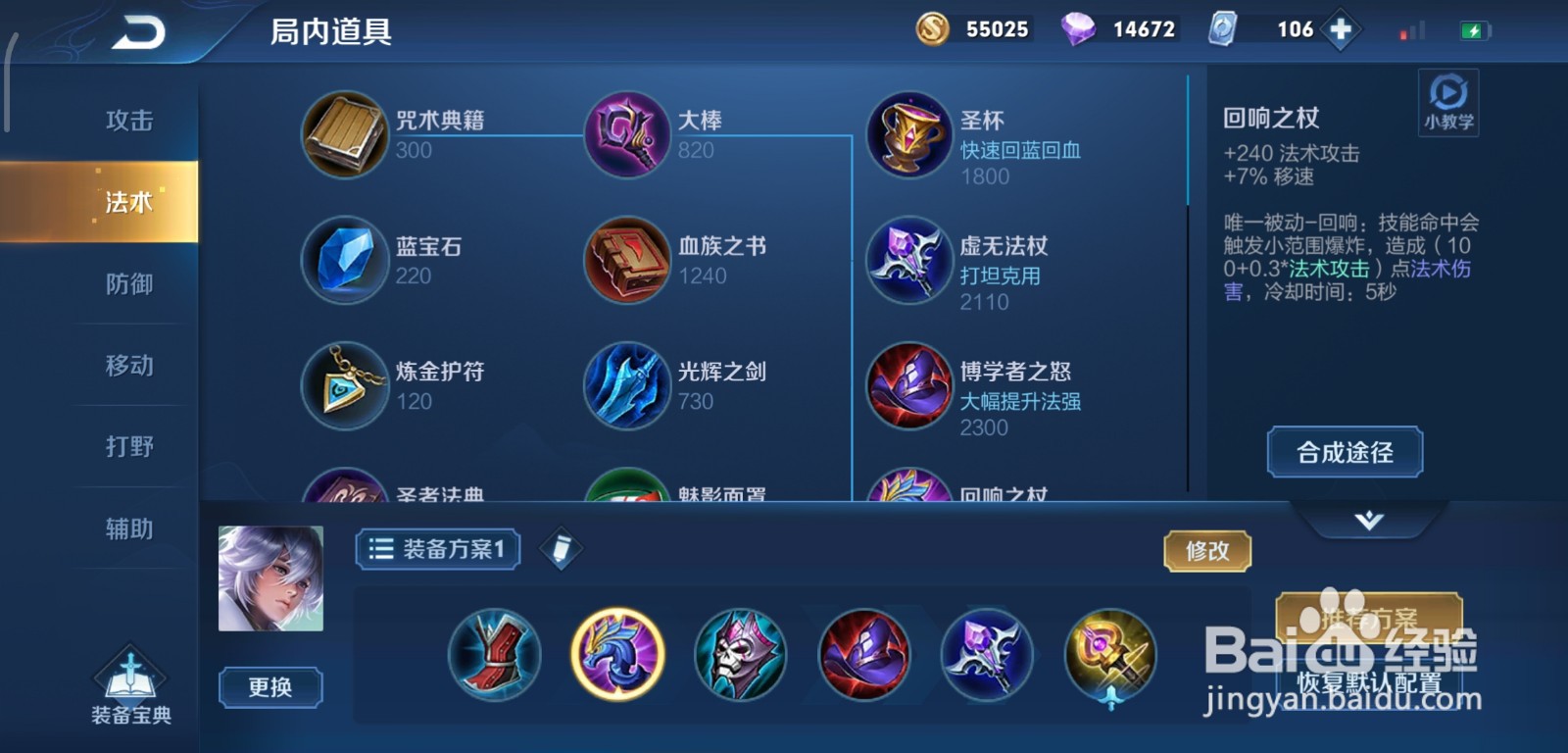Select the 咒术典籍 item icon

[345, 134]
